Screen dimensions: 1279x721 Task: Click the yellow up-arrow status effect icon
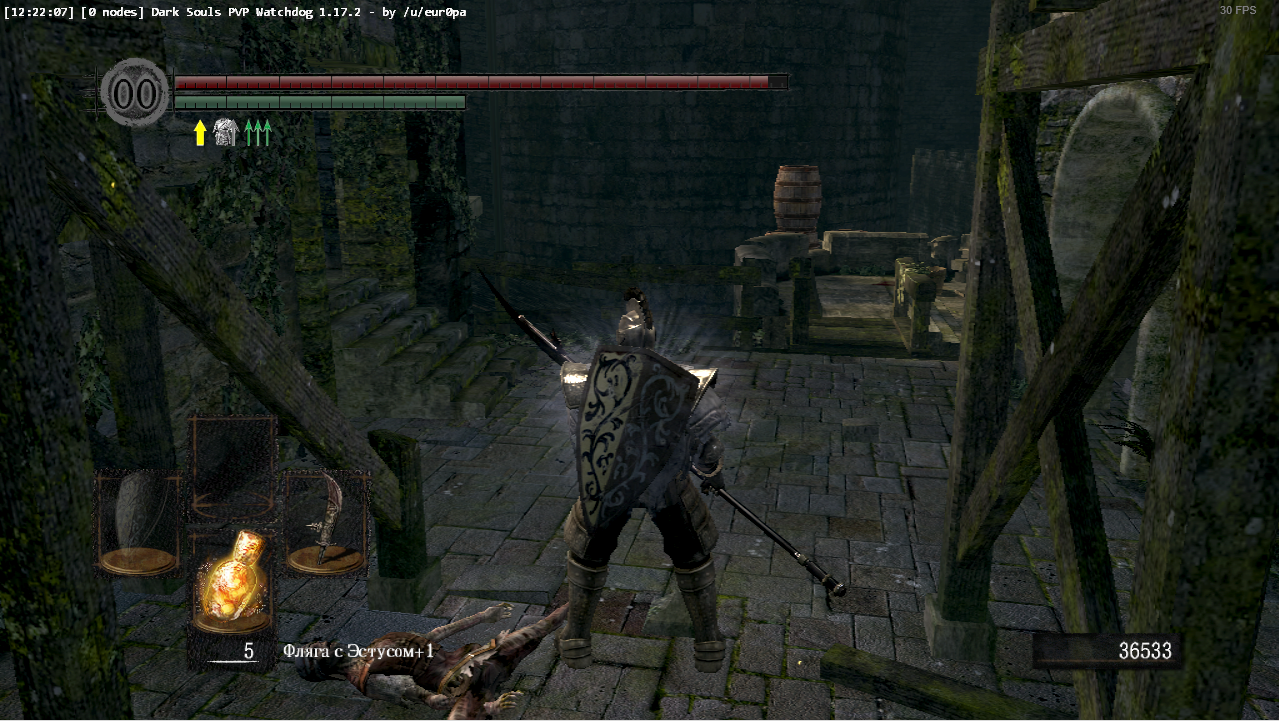(200, 133)
